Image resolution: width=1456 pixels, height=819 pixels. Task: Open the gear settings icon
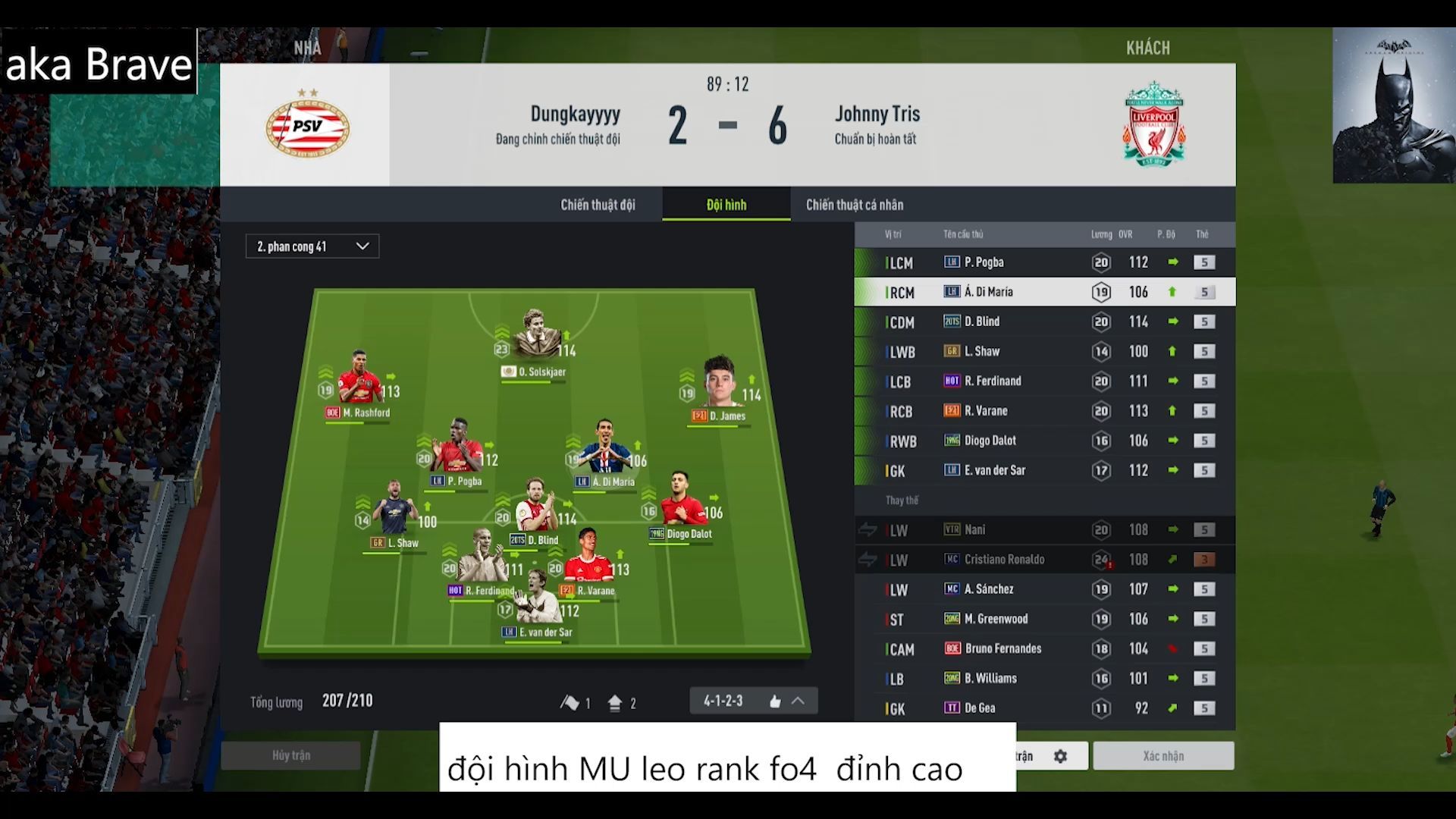pos(1060,756)
